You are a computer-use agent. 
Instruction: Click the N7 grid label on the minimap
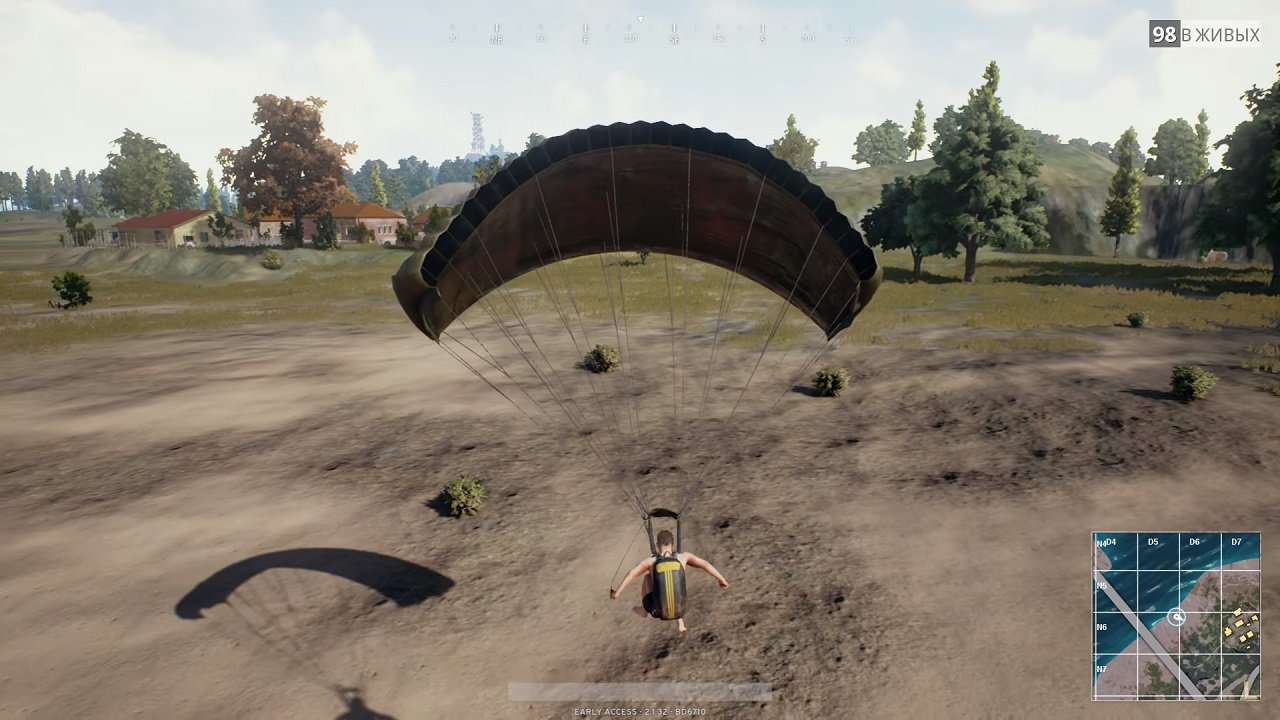coord(1102,667)
